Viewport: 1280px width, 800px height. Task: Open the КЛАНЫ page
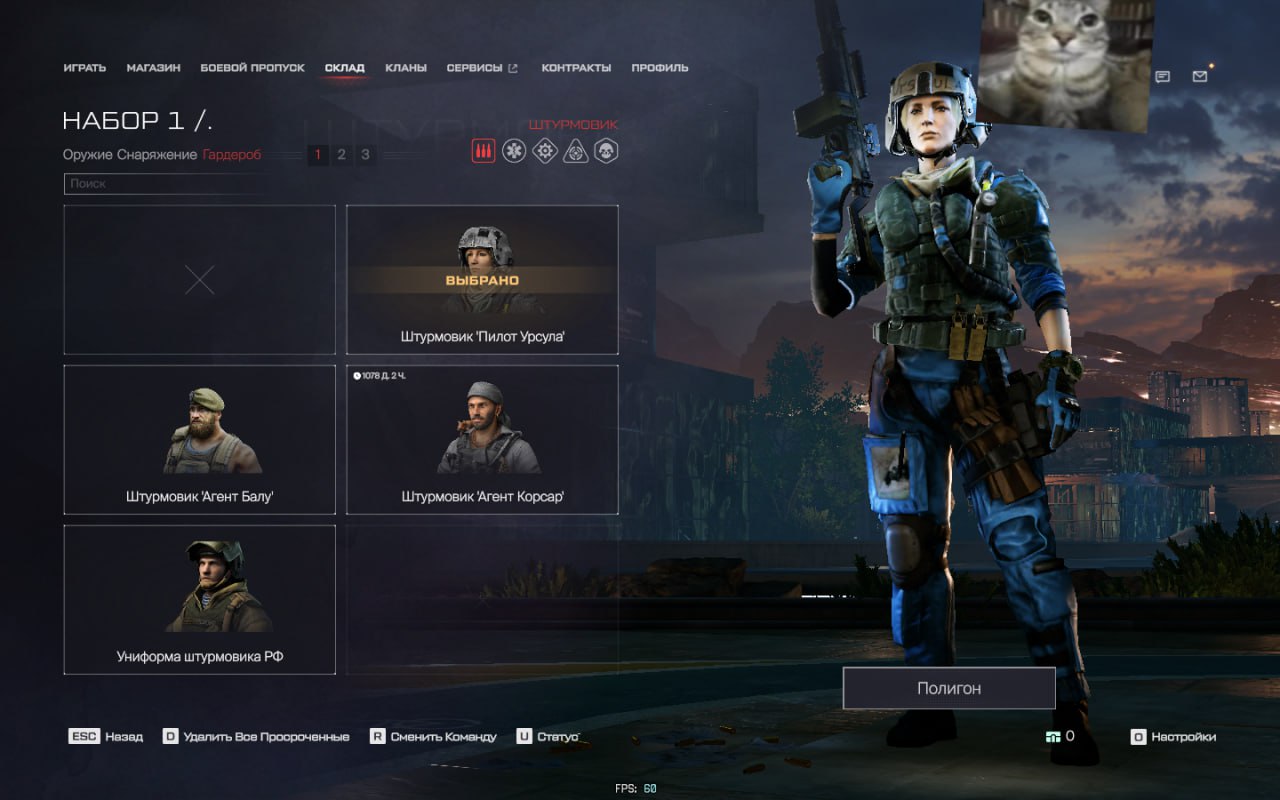[406, 68]
